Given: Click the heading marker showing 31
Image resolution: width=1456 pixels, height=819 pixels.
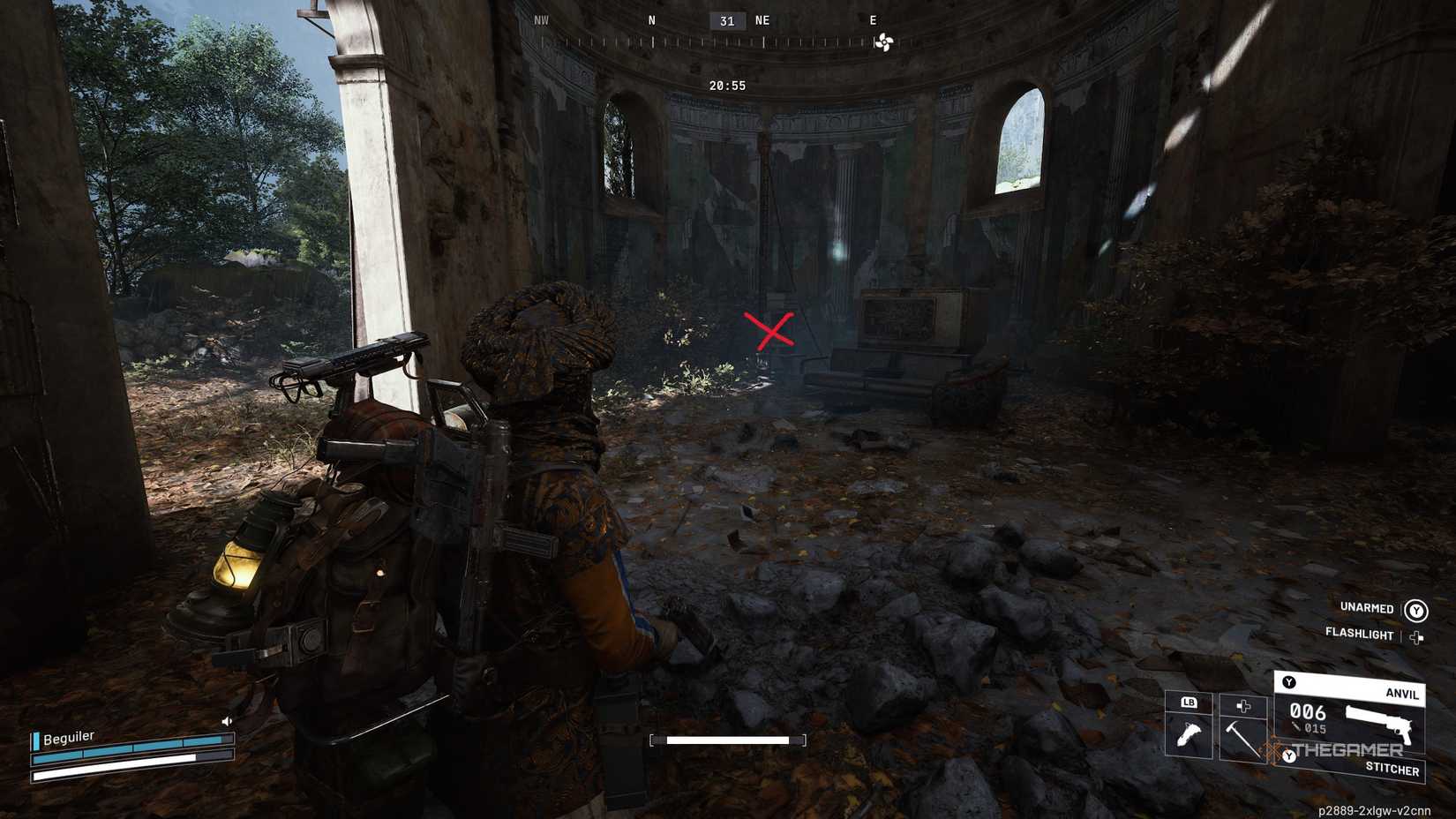Looking at the screenshot, I should click(x=727, y=20).
